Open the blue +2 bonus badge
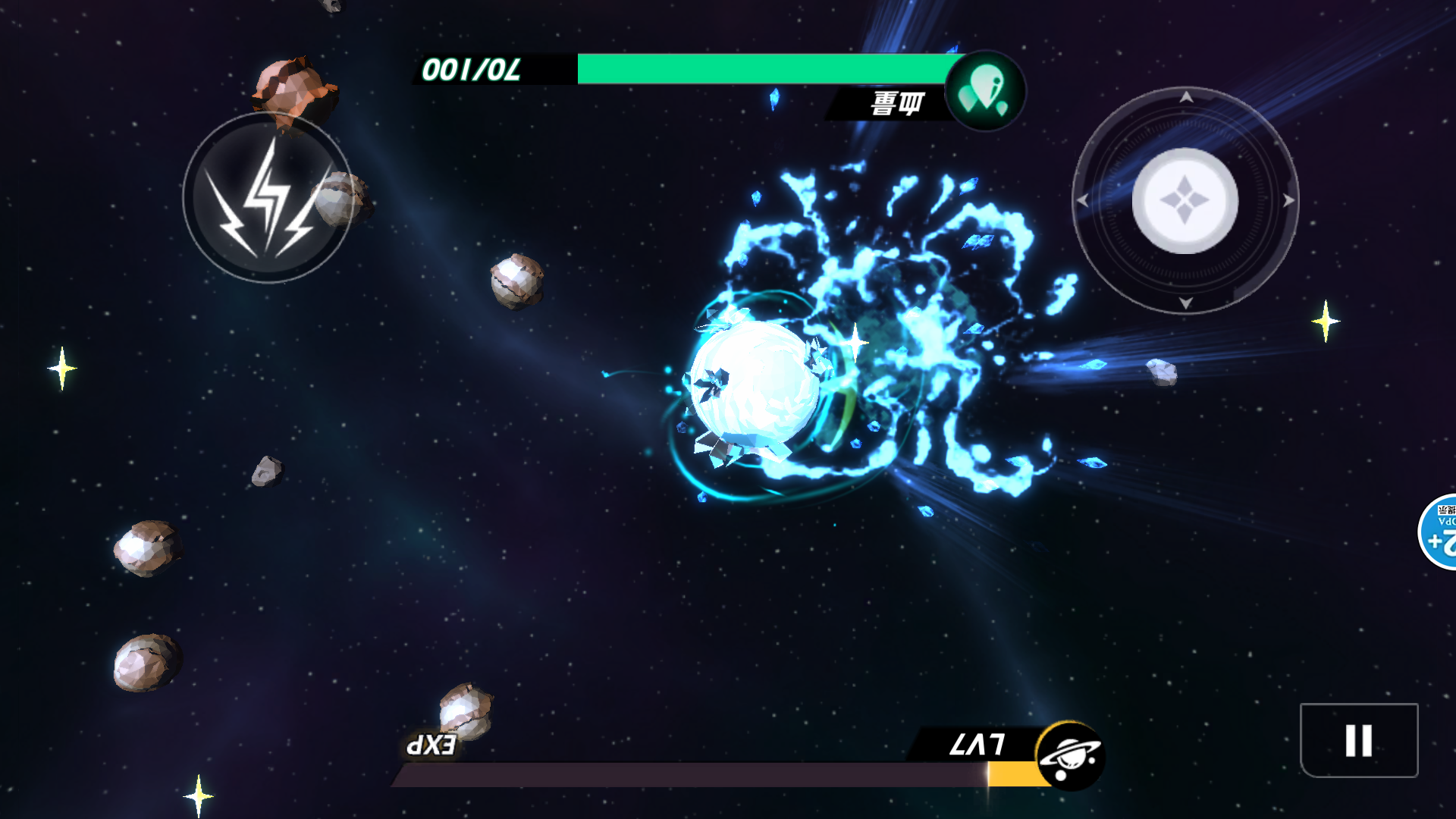Image resolution: width=1456 pixels, height=819 pixels. click(1439, 532)
